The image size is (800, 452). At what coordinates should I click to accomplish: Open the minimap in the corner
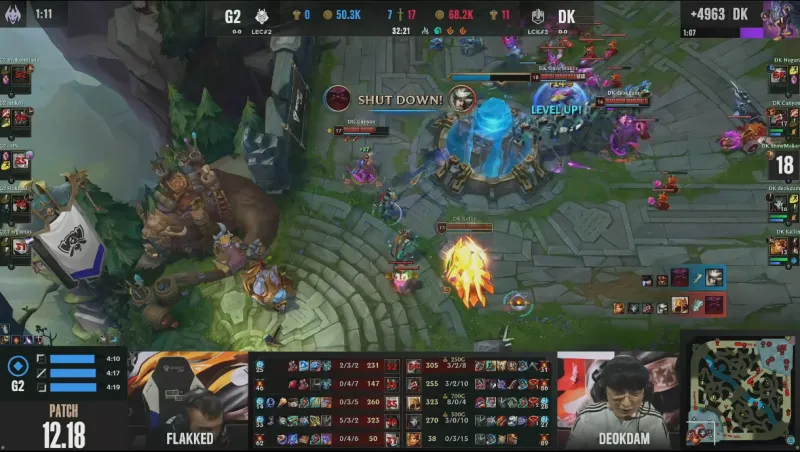pos(741,390)
